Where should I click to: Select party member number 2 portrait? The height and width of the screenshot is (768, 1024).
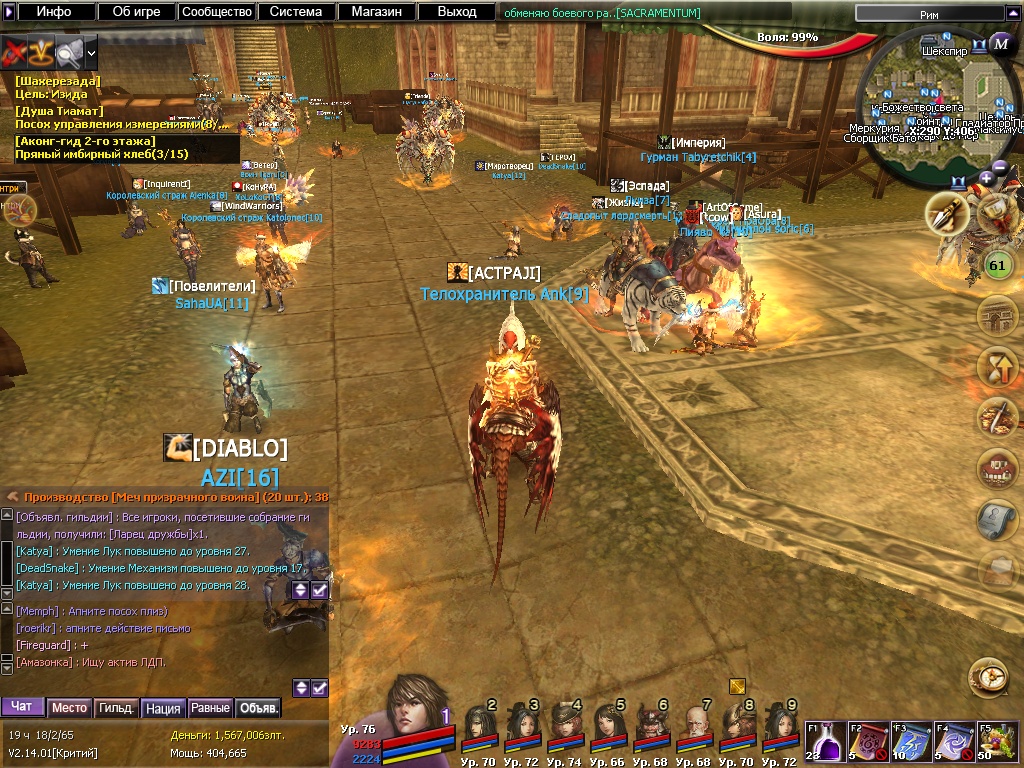coord(479,727)
